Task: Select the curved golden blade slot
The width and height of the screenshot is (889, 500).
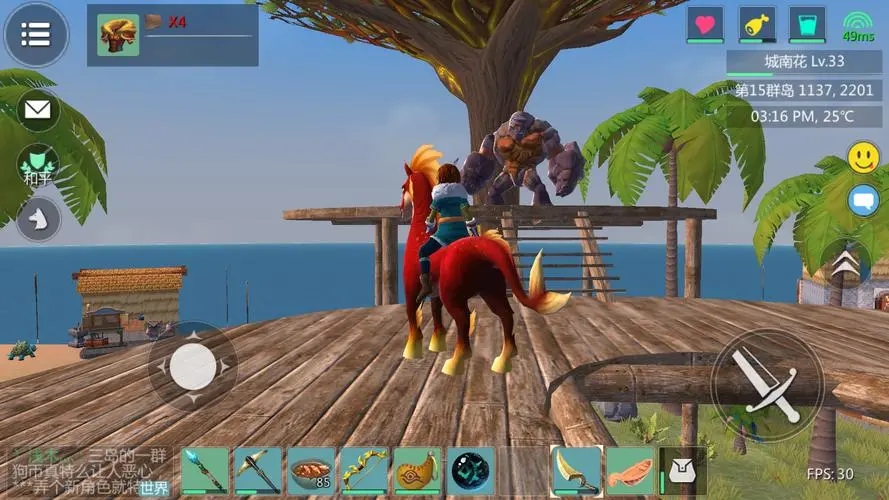Action: click(x=577, y=471)
